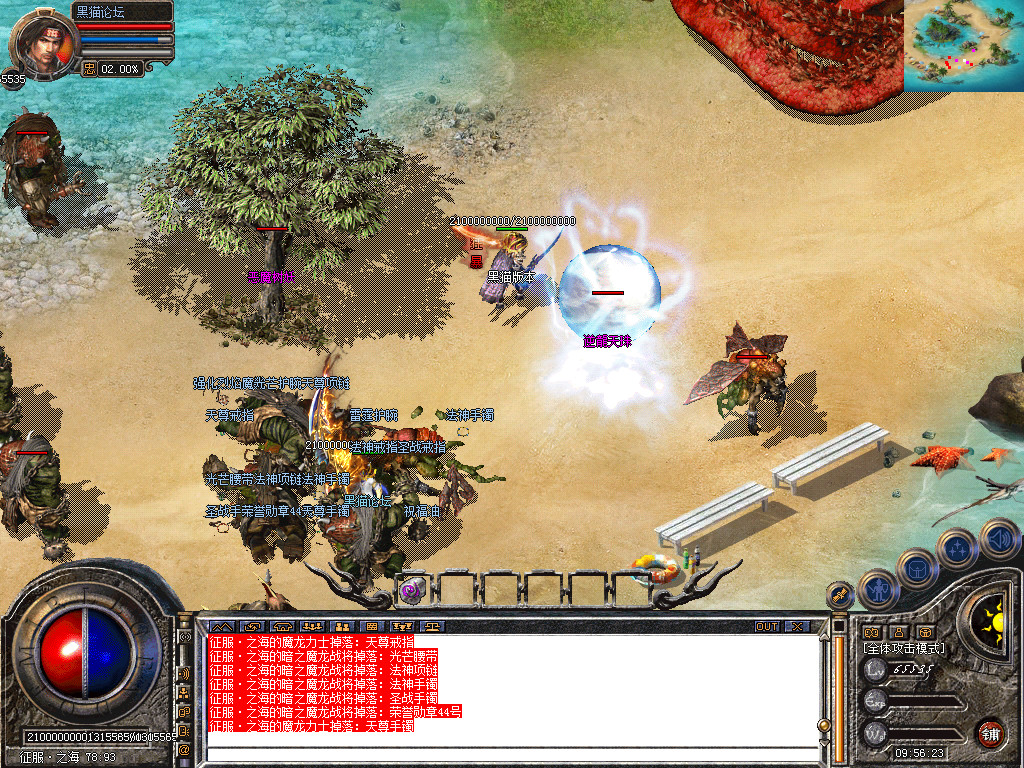
Task: Click the chat scrollbar's orange knob
Action: coord(823,725)
